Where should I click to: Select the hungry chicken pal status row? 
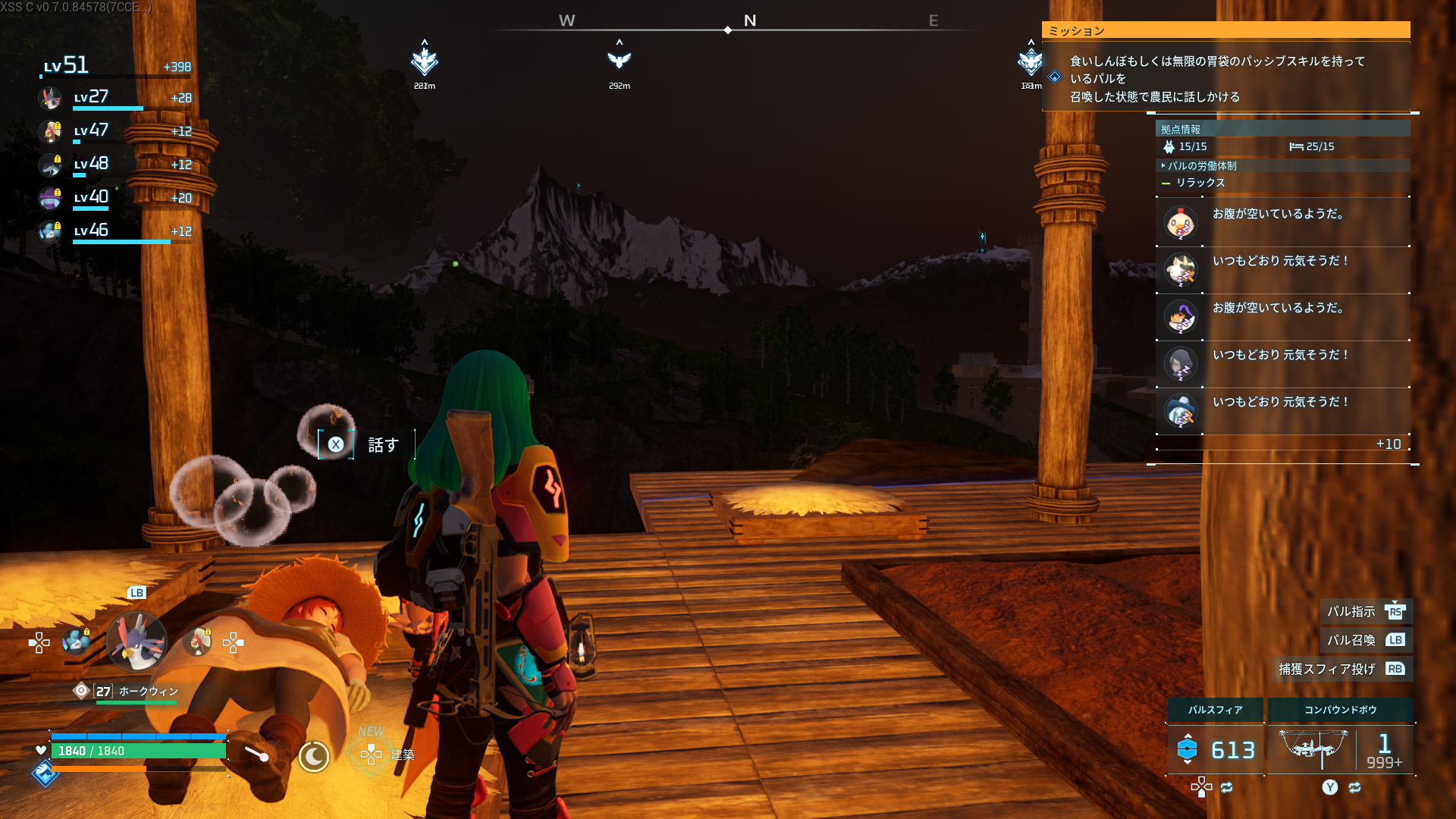(x=1282, y=222)
